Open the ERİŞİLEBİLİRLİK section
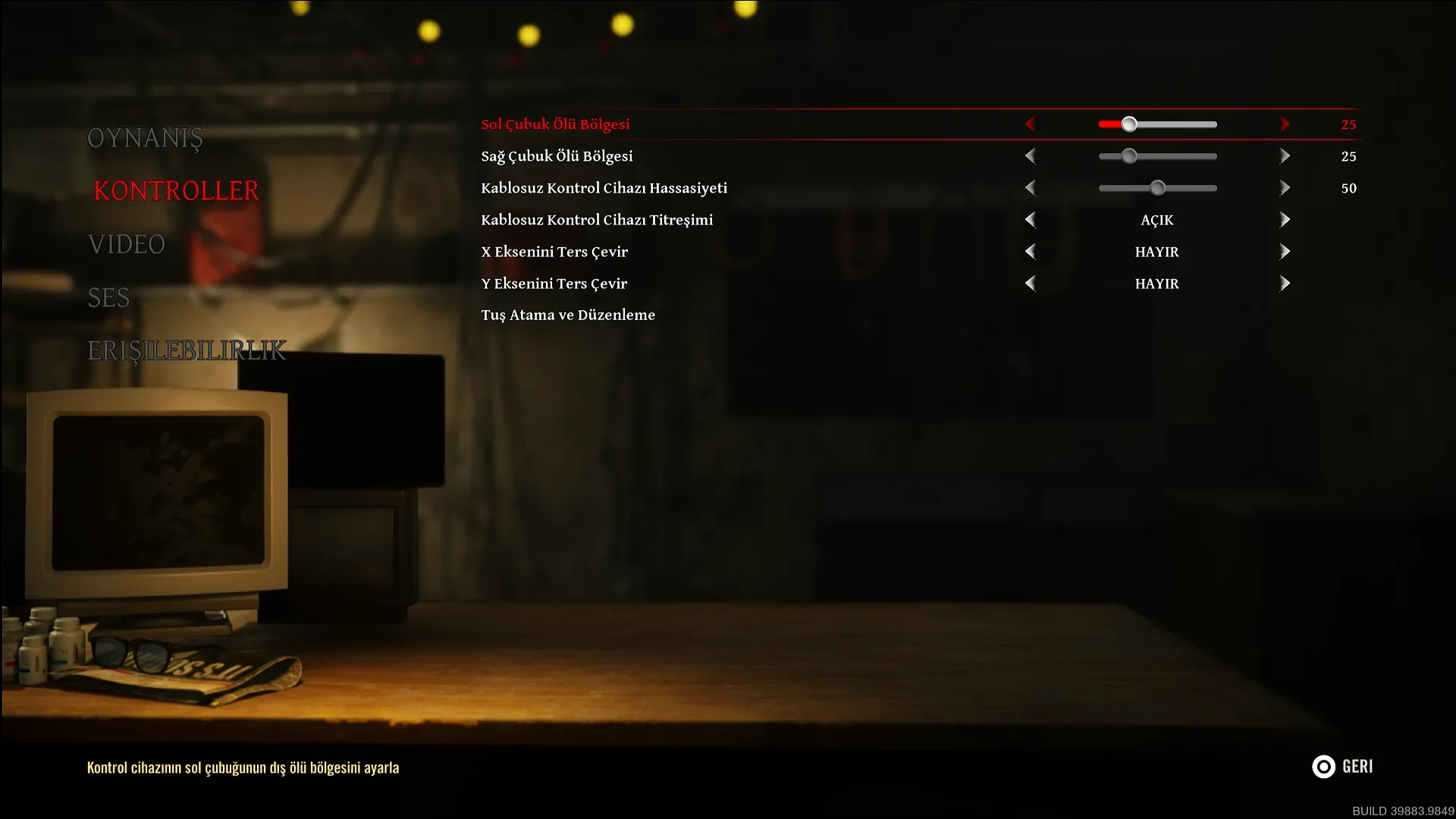The image size is (1456, 819). 187,350
